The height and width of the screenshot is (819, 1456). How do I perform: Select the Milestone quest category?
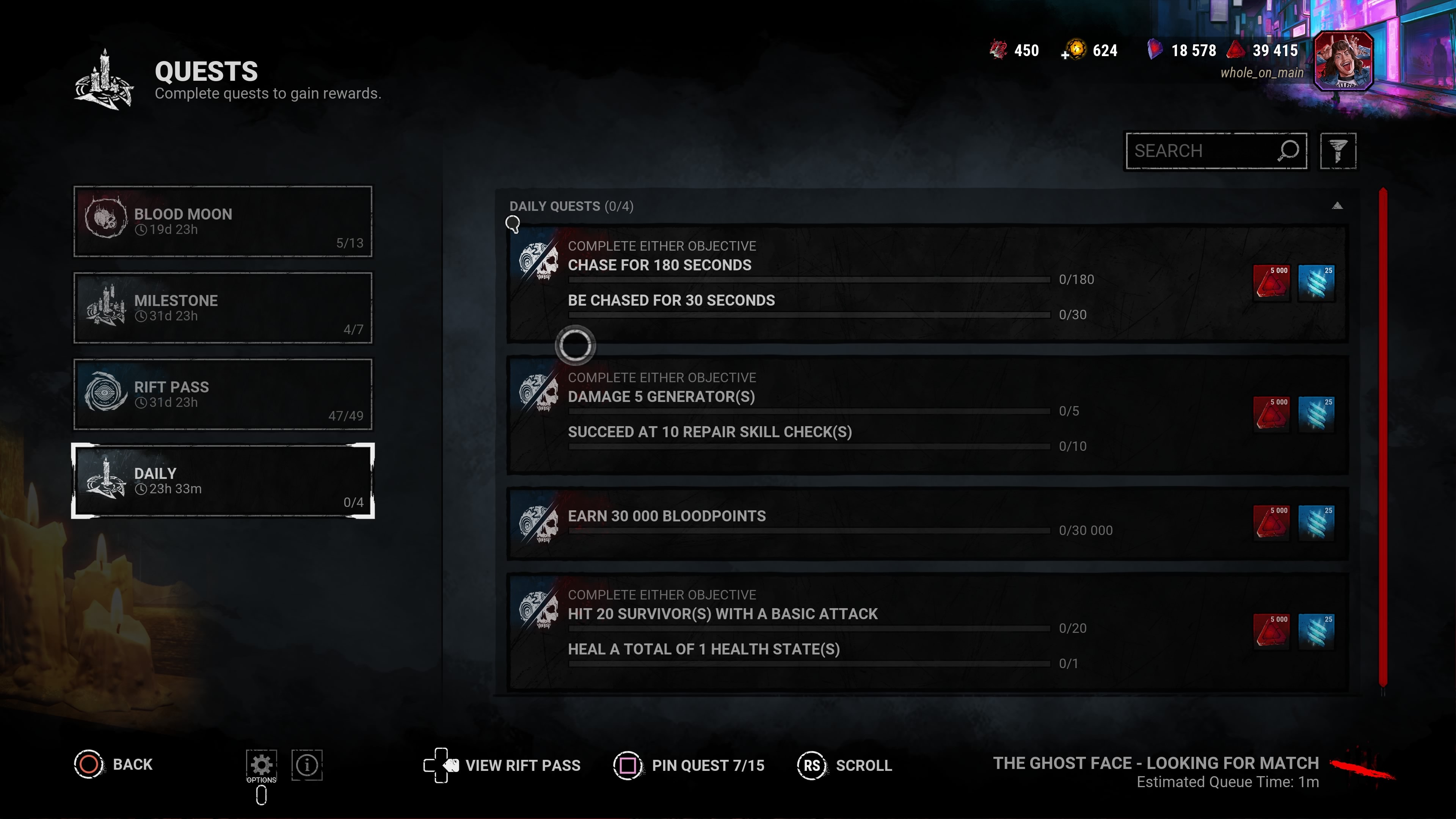[223, 308]
